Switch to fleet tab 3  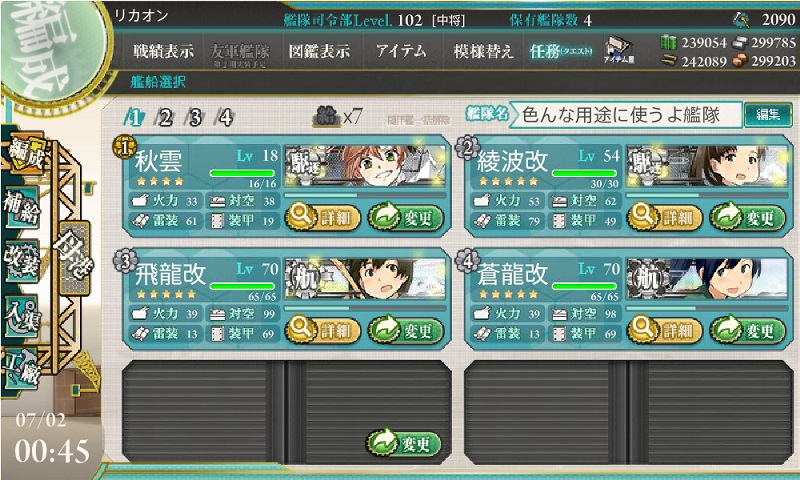[x=195, y=117]
